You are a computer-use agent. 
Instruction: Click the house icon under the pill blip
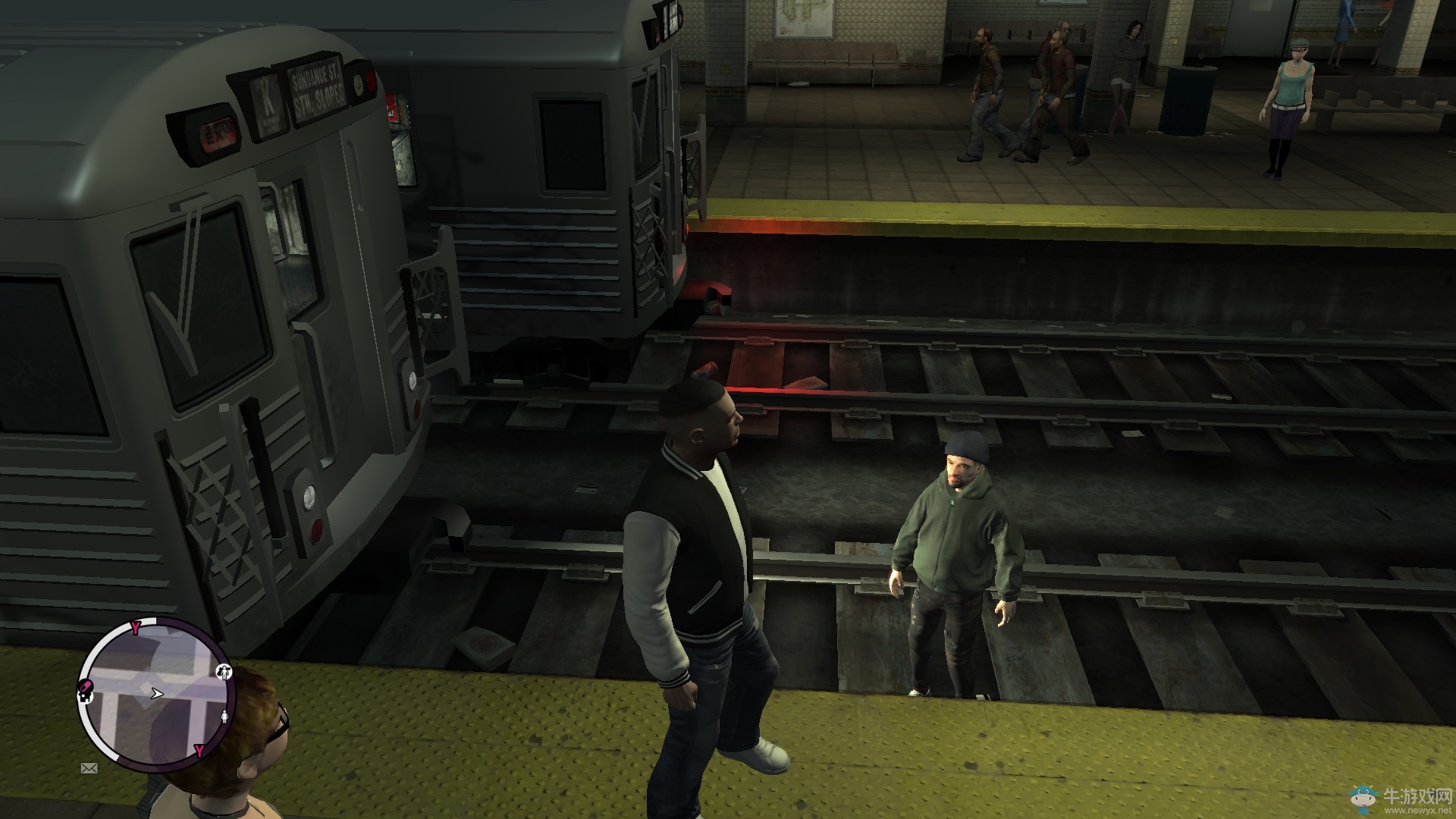click(x=84, y=699)
